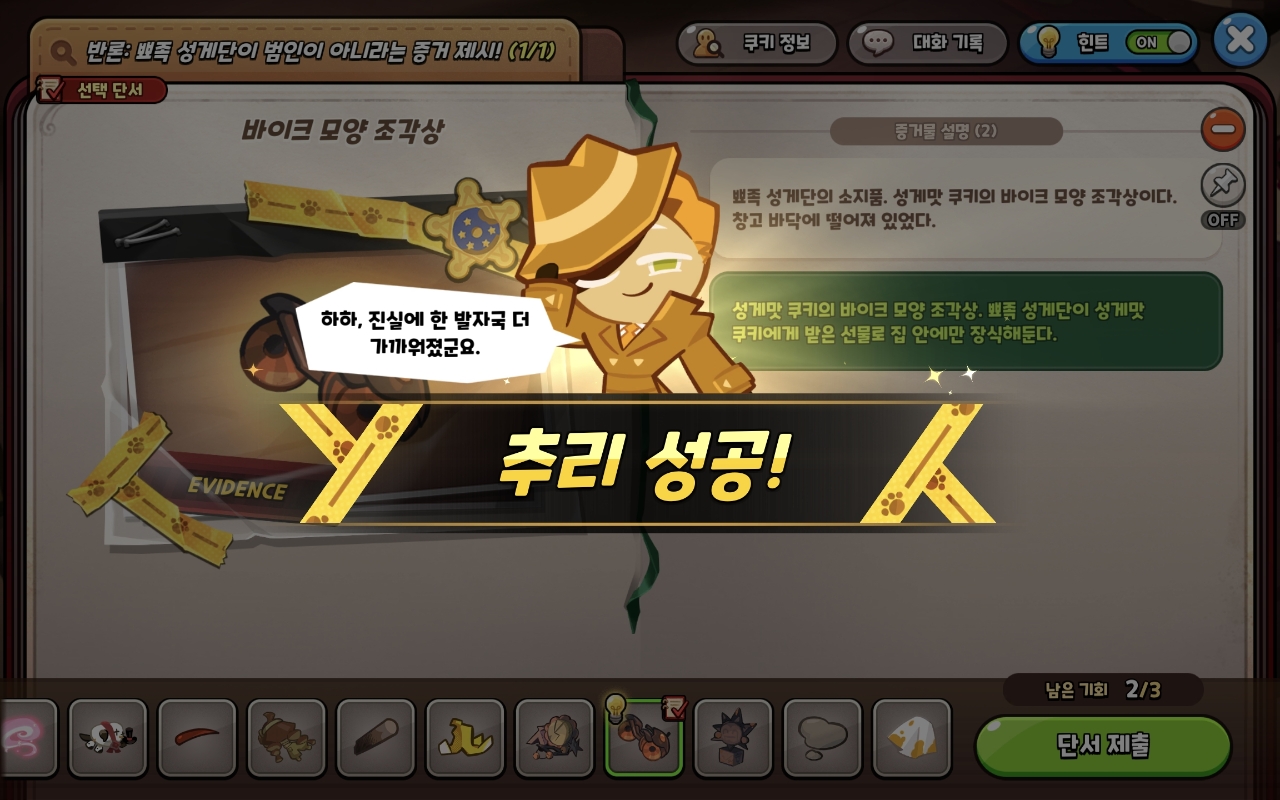The width and height of the screenshot is (1280, 800).
Task: Select the banana peel evidence item
Action: click(465, 740)
